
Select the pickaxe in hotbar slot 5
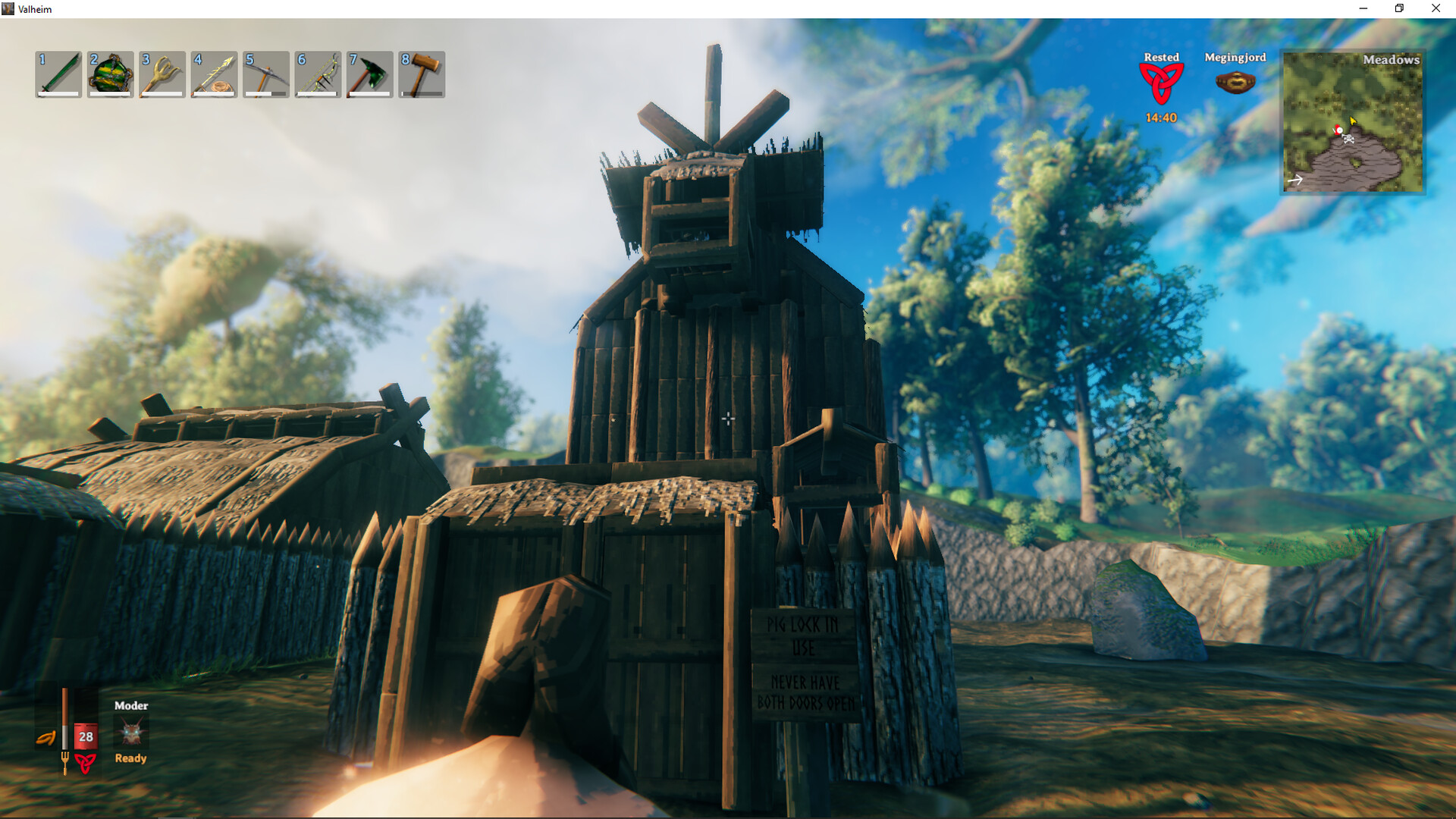click(x=265, y=74)
